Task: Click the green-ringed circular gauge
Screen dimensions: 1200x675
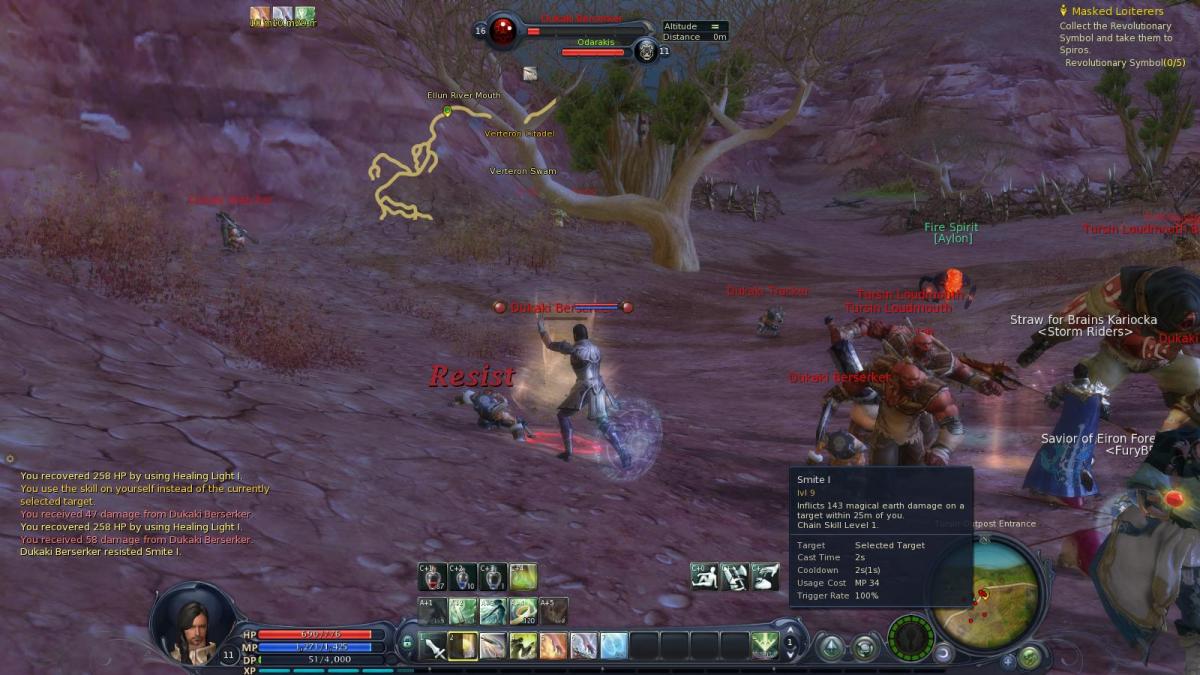Action: [910, 637]
